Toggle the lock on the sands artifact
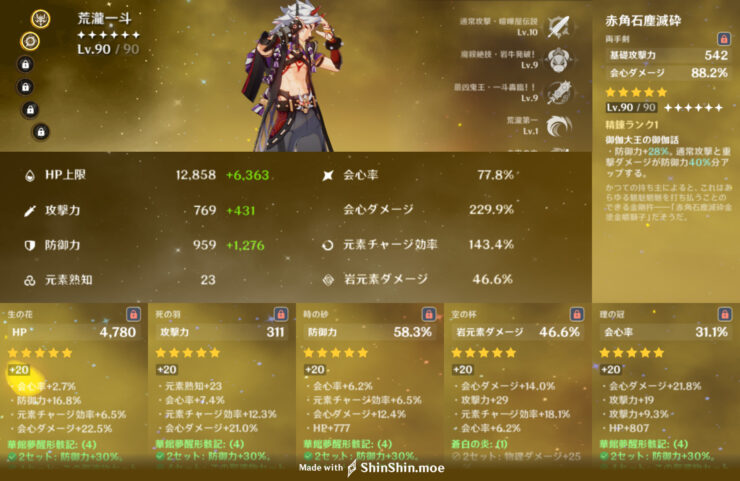The width and height of the screenshot is (740, 481). (x=428, y=314)
